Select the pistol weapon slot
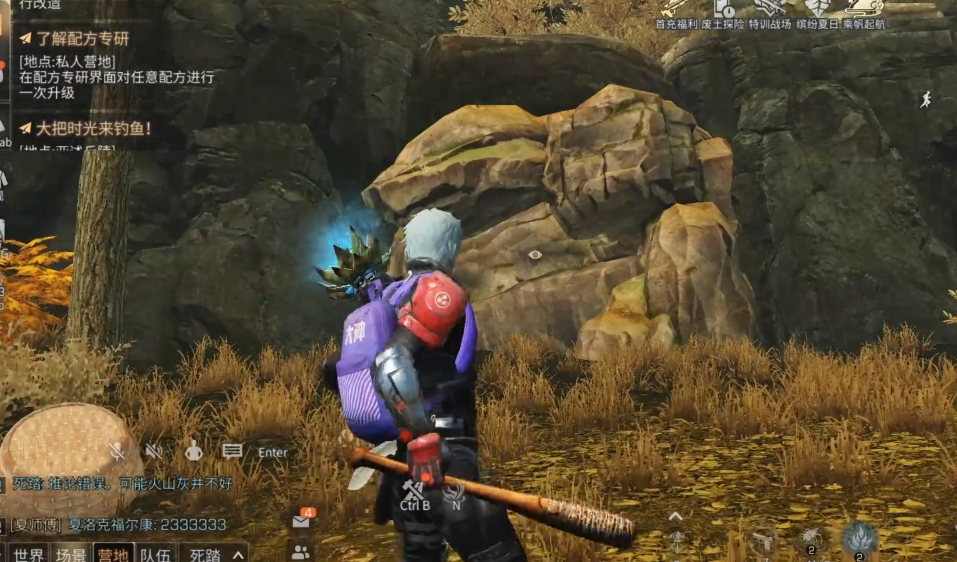Screen dimensions: 957x562 (764, 541)
